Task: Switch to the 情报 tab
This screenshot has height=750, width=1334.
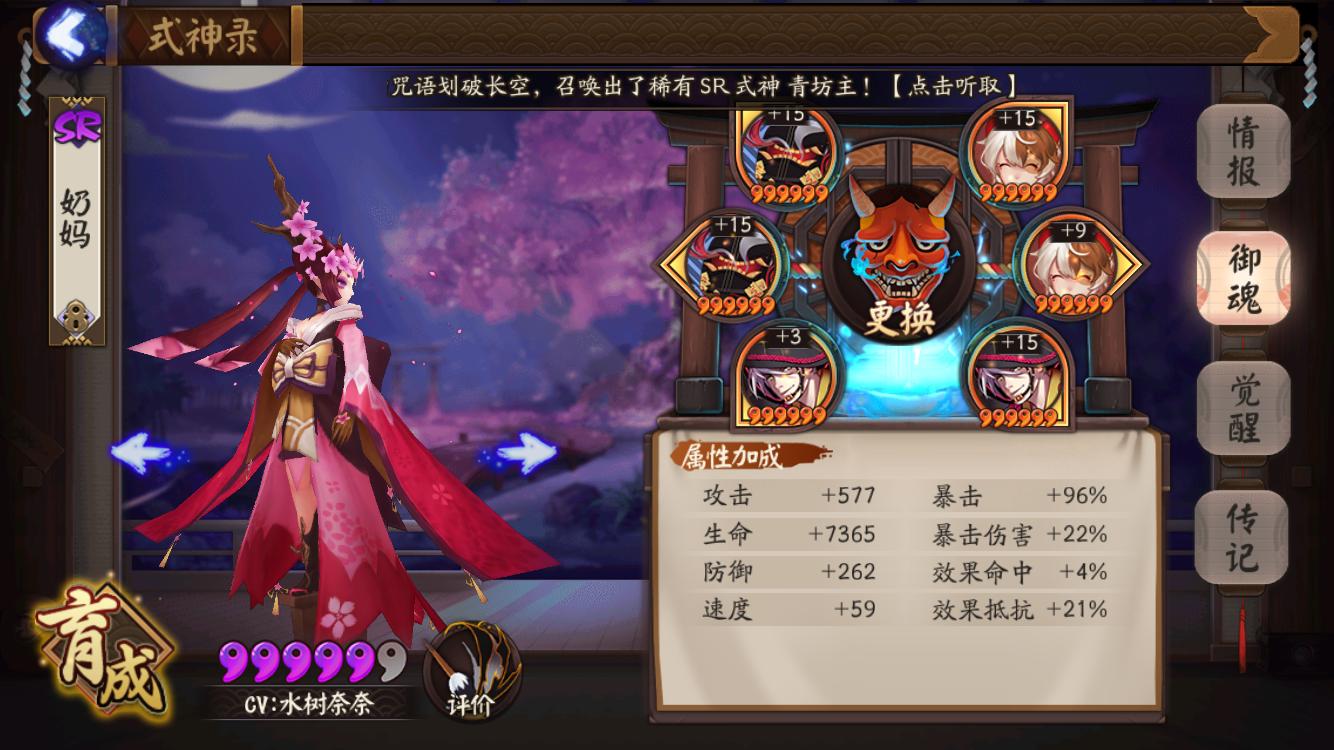Action: [x=1240, y=150]
